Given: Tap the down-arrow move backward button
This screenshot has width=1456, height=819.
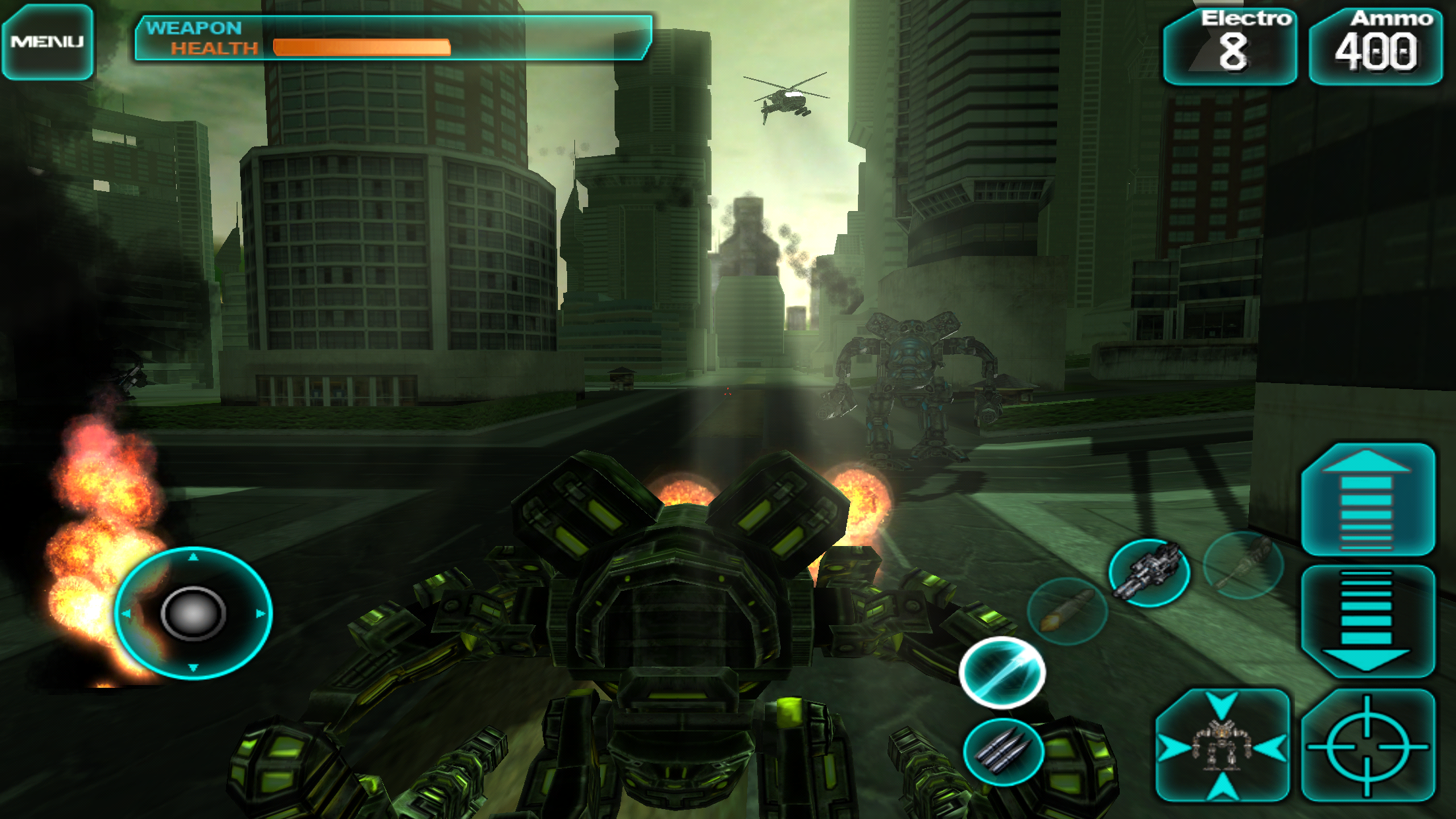Looking at the screenshot, I should point(1367,621).
